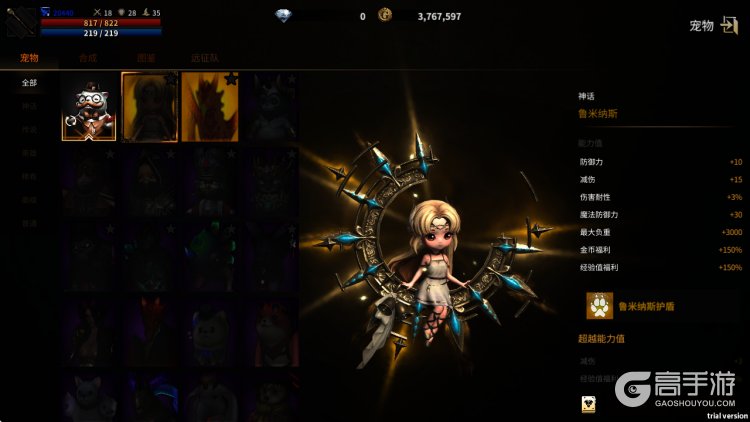The height and width of the screenshot is (422, 750).
Task: Switch to the 宠物 (Pets) tab
Action: pyautogui.click(x=29, y=58)
